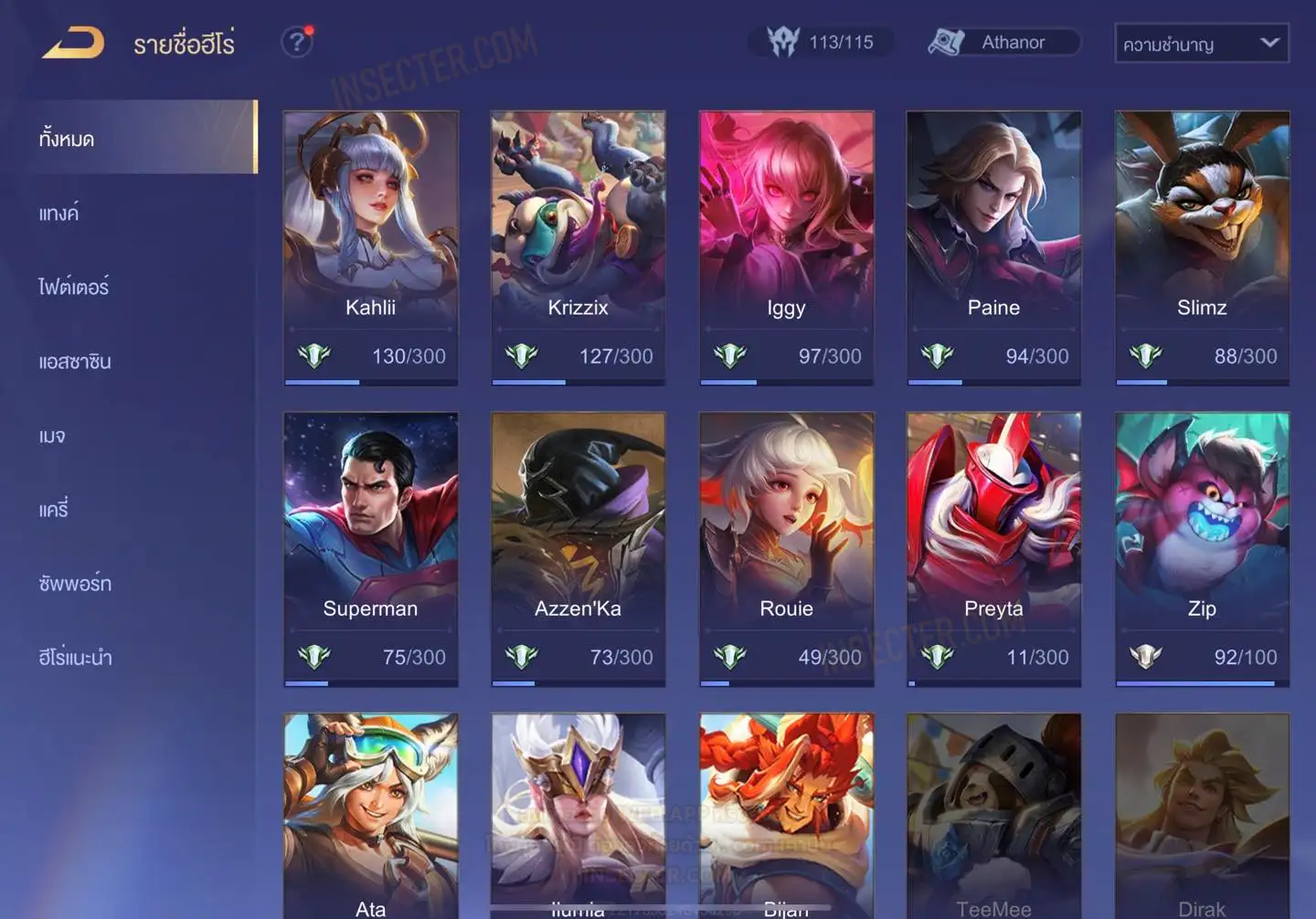Screen dimensions: 1316x919
Task: Switch to the แทงค์ (Tank) category
Action: [59, 213]
